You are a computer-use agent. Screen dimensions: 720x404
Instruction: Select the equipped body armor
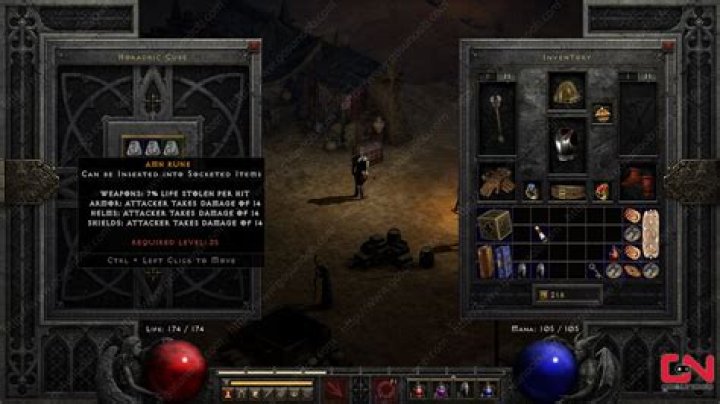click(x=565, y=142)
